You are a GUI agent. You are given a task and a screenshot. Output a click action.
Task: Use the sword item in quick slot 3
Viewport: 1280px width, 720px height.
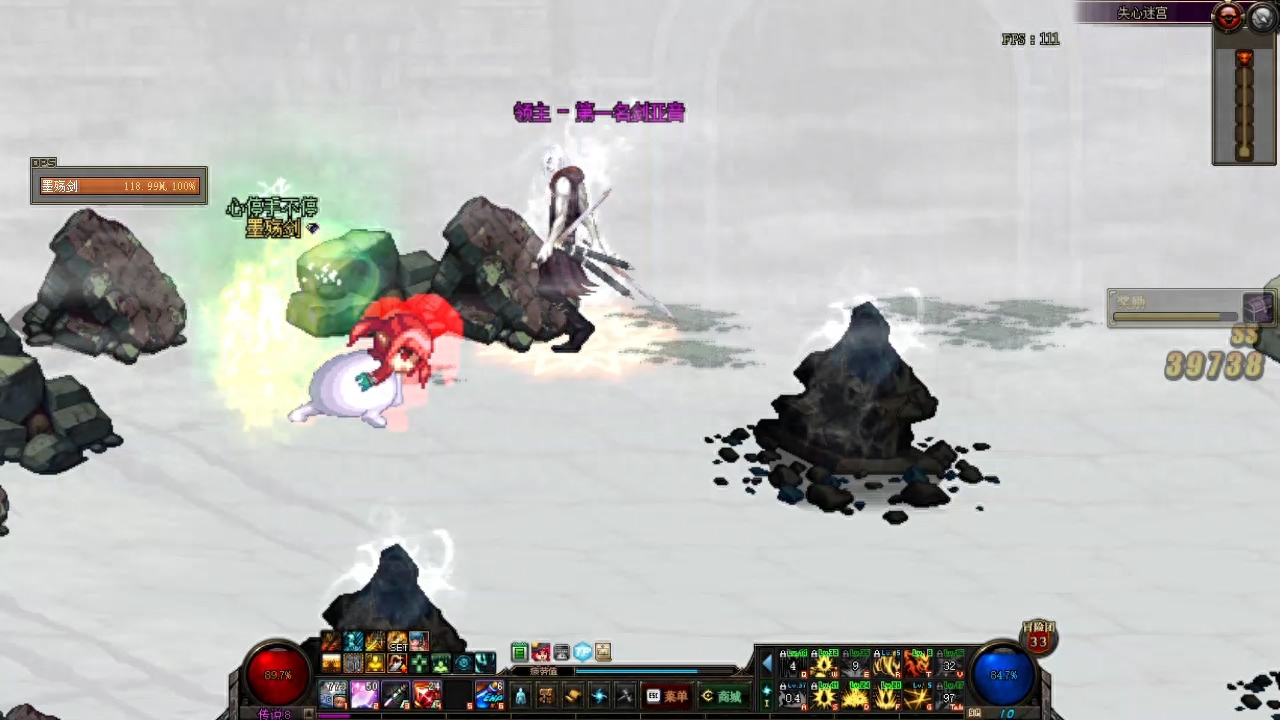point(395,694)
